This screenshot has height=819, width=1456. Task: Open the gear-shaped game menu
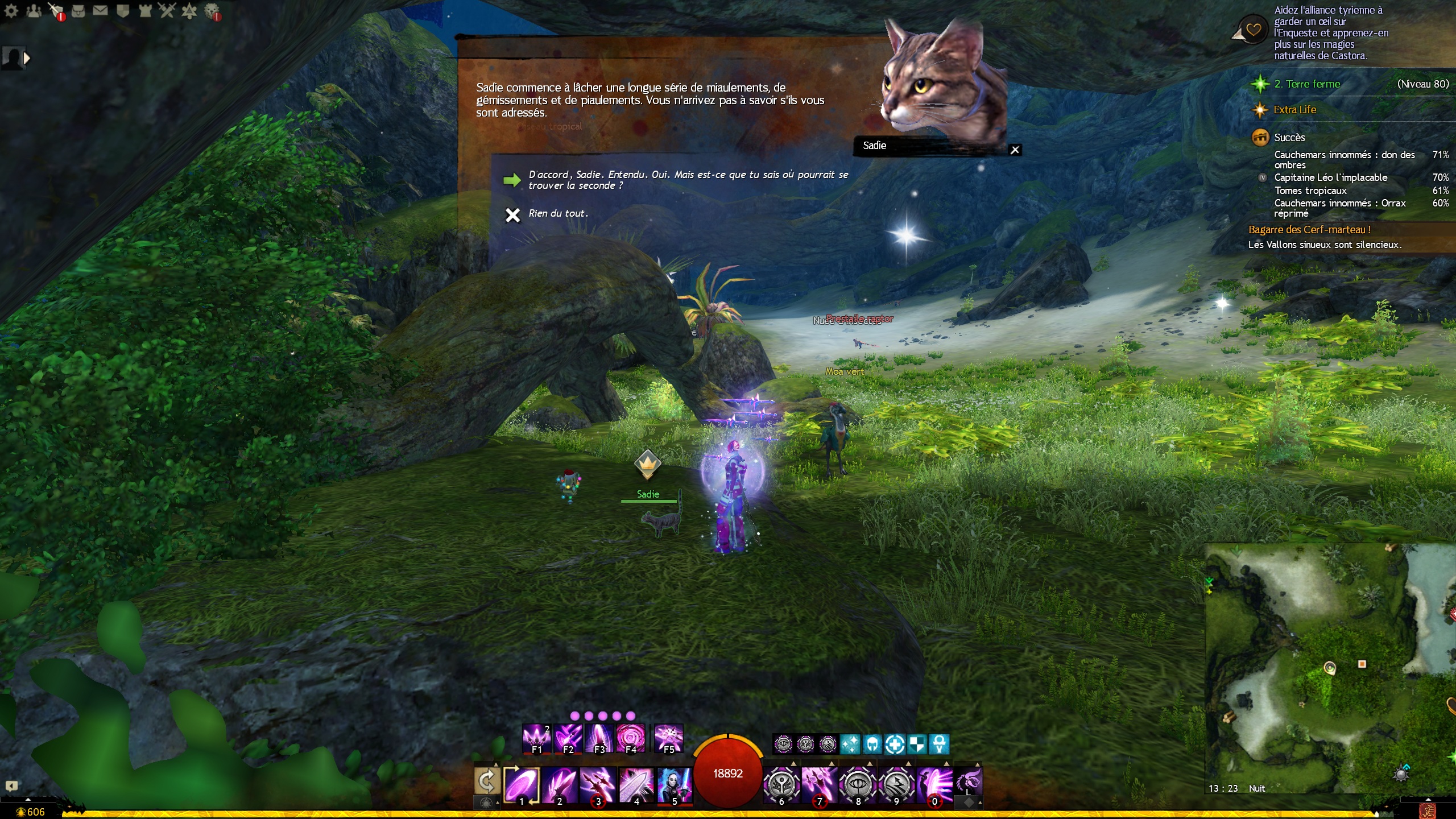click(x=11, y=11)
